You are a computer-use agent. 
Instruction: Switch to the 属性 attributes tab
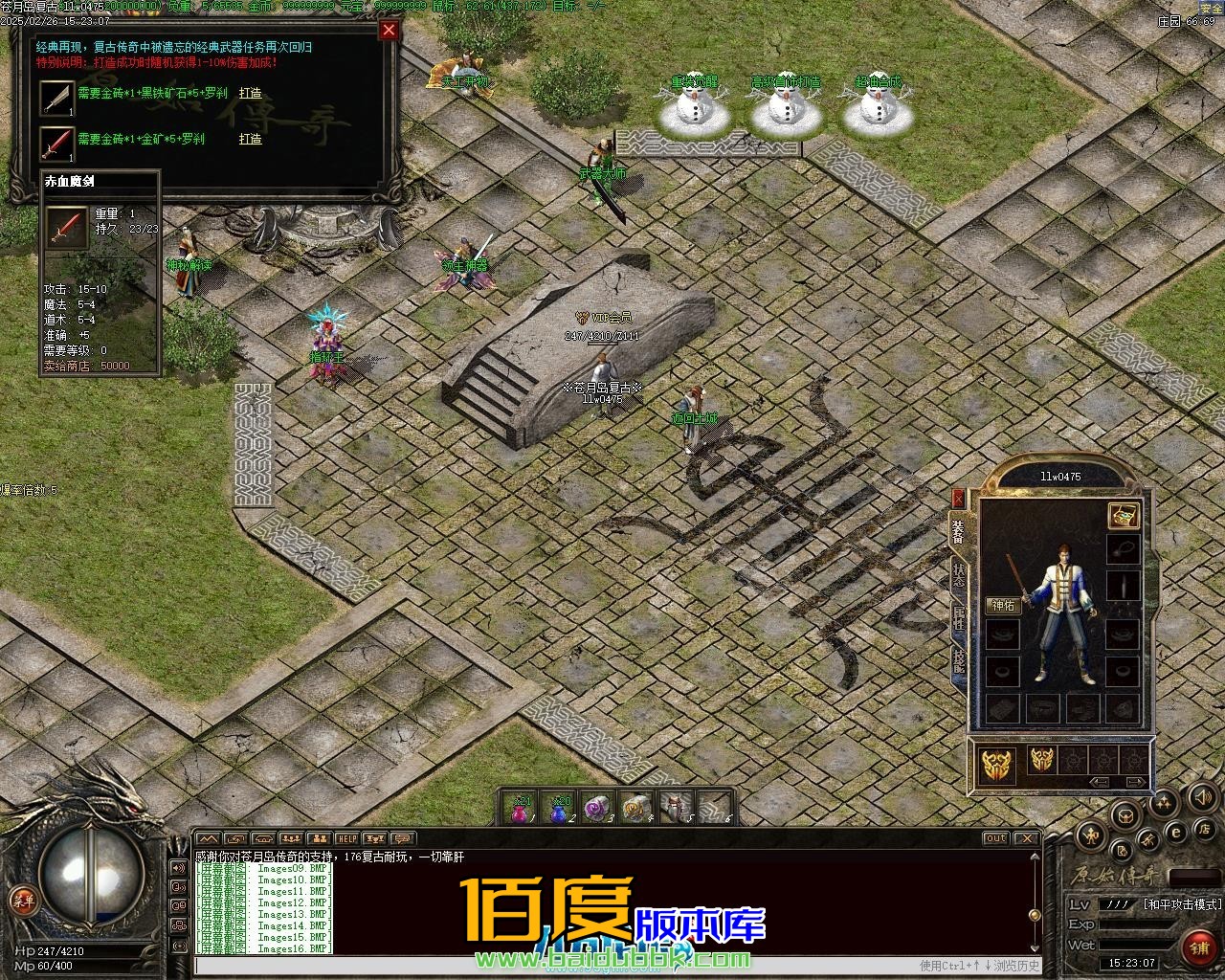coord(958,617)
